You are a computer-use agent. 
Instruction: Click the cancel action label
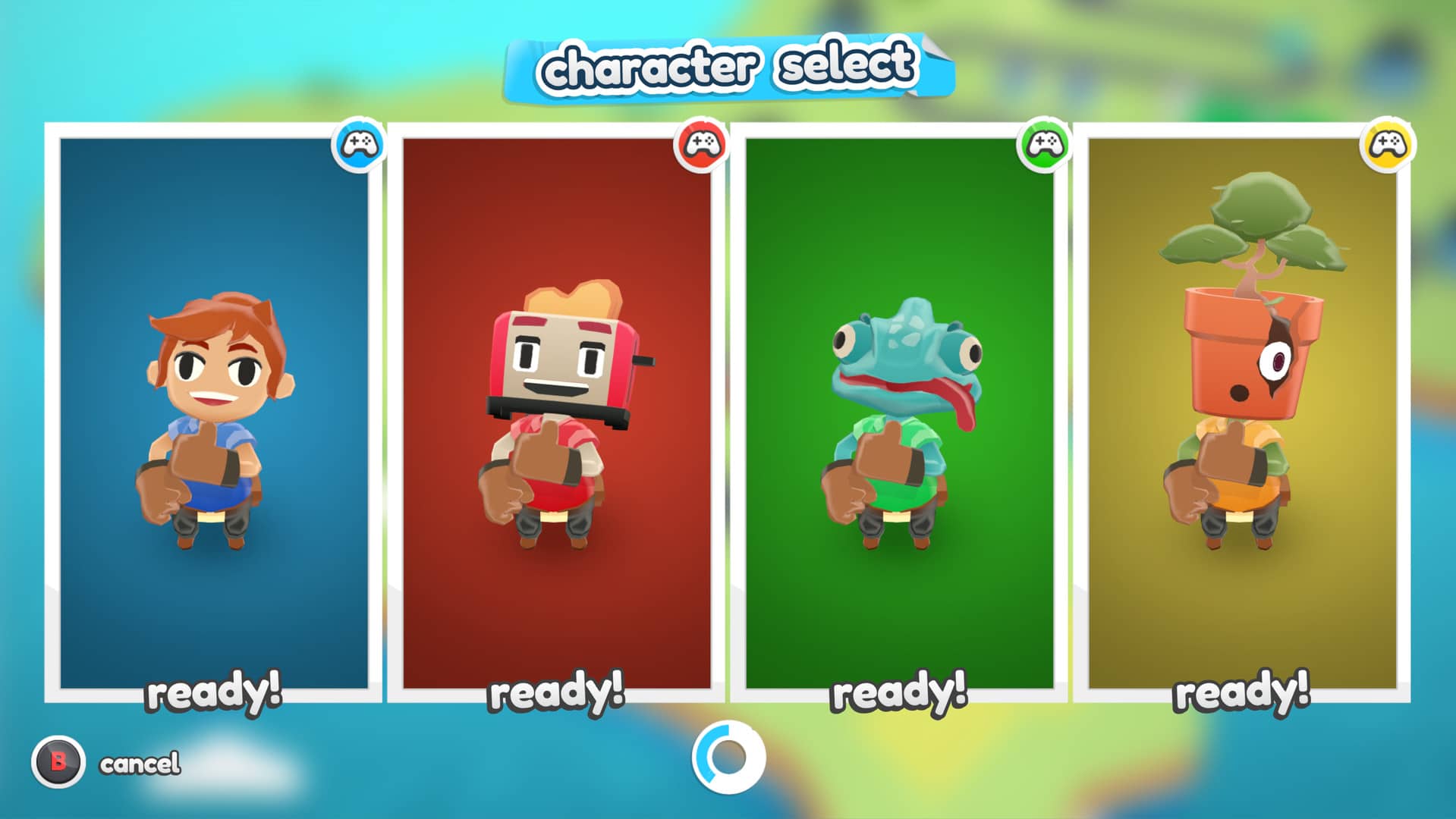click(x=139, y=762)
